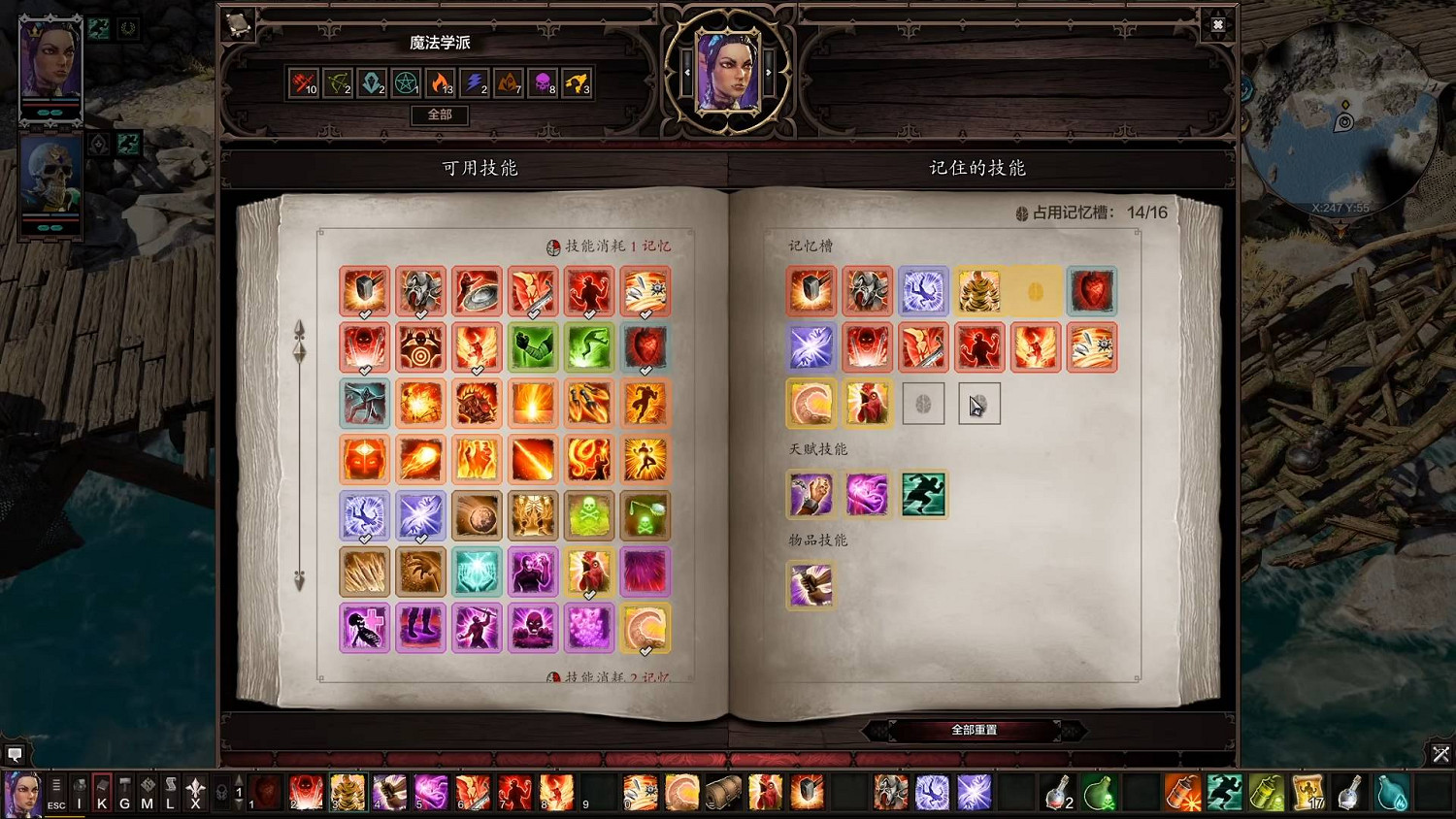Click the left arrow beside the character portrait
This screenshot has width=1456, height=819.
[686, 71]
